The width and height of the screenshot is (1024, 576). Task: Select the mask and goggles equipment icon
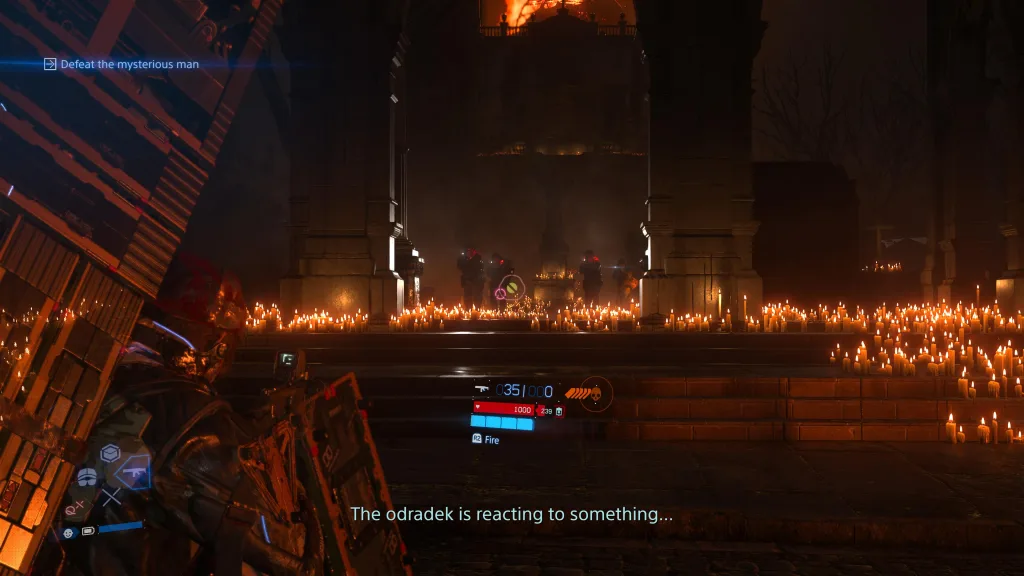(x=87, y=477)
